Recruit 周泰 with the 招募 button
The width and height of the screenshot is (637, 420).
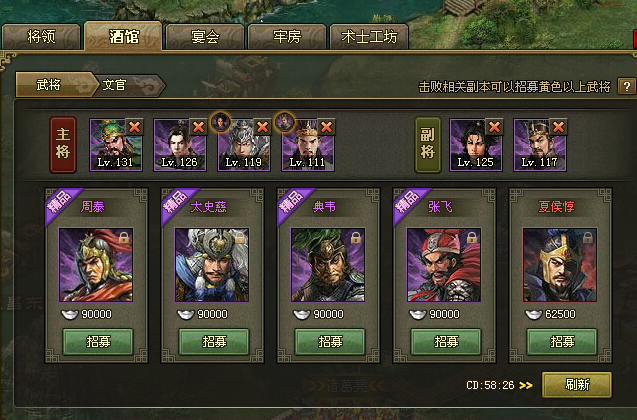tap(97, 340)
